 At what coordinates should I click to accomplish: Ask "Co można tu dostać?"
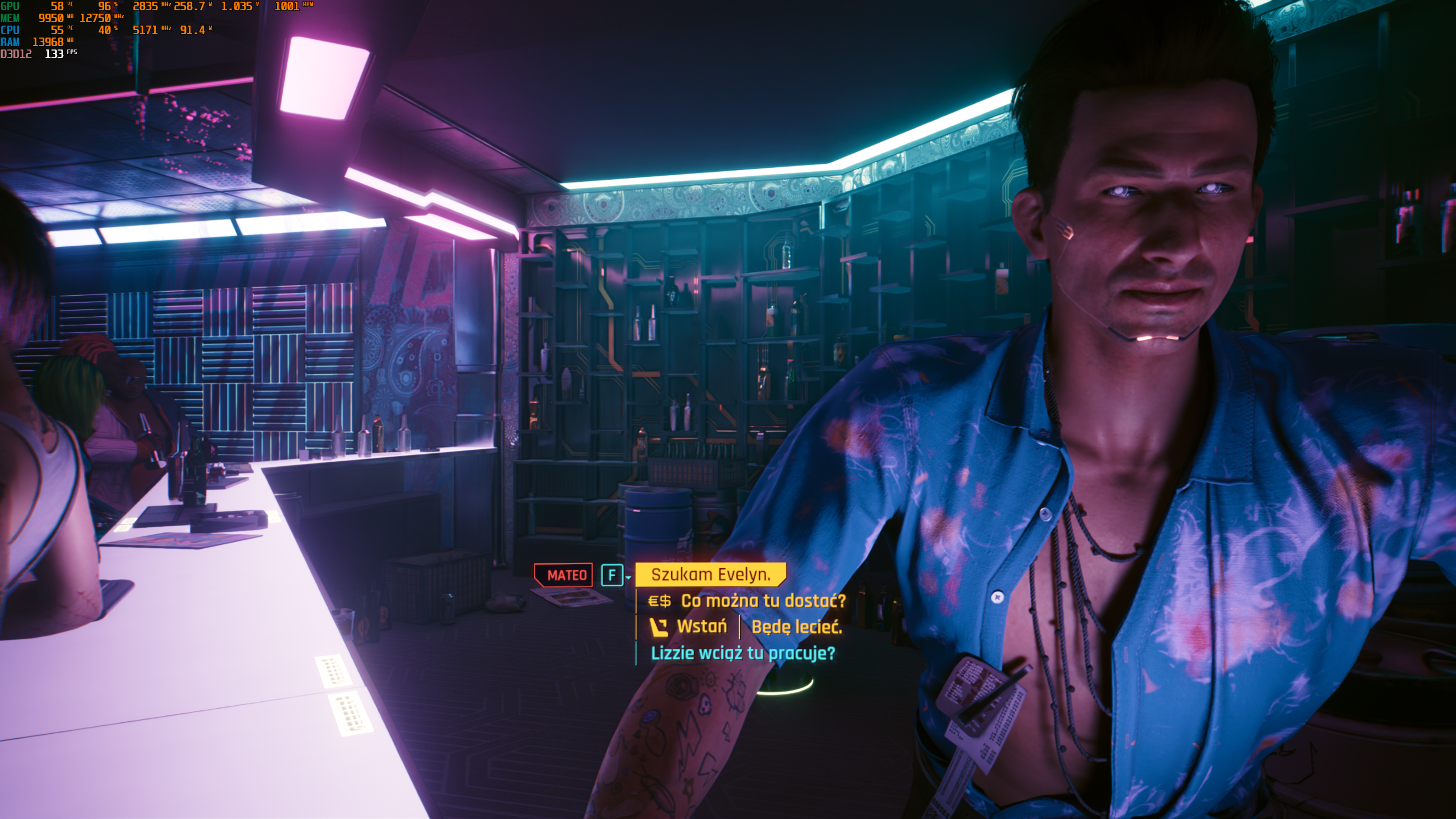(x=763, y=601)
